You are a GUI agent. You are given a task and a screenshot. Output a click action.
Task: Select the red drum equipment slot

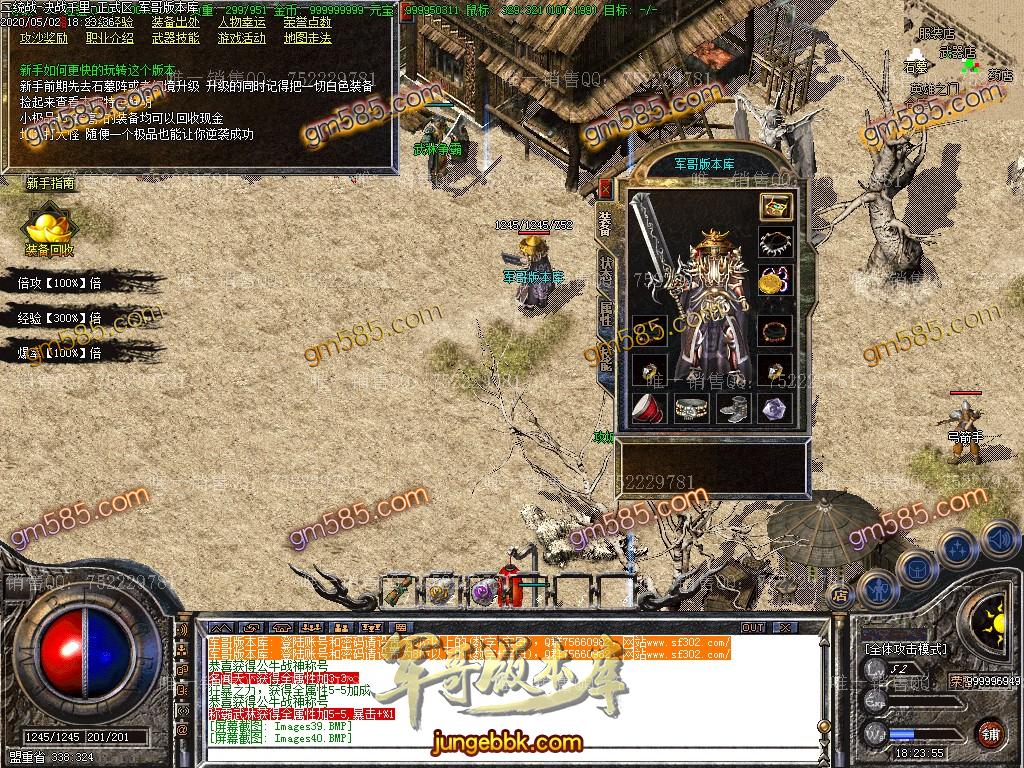pyautogui.click(x=647, y=407)
